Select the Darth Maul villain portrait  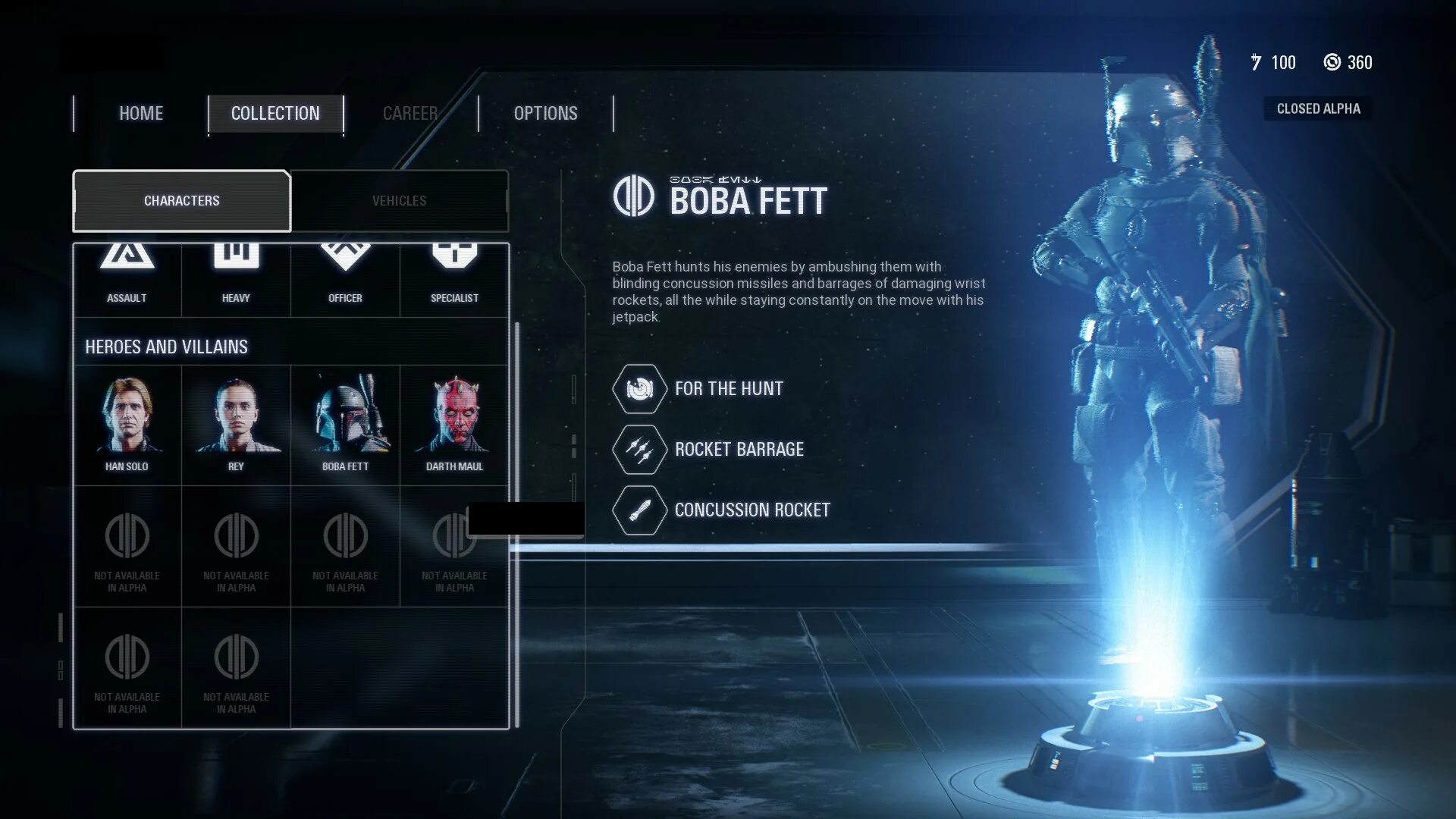[x=454, y=425]
